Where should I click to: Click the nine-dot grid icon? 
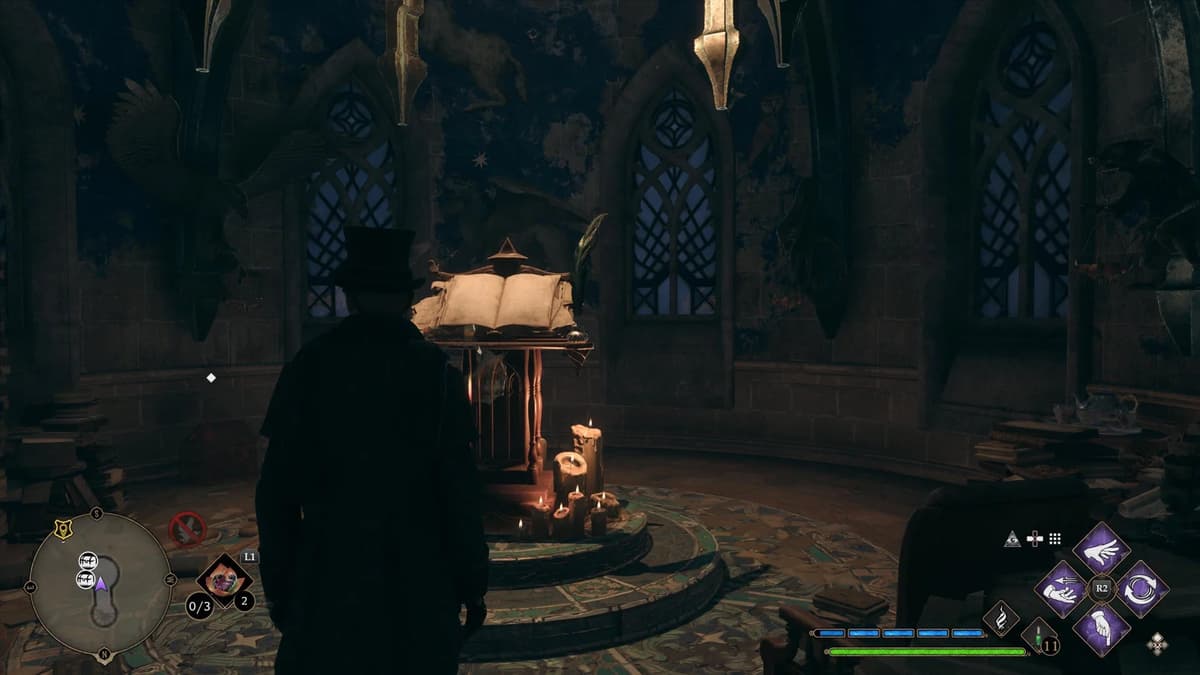(x=1054, y=539)
